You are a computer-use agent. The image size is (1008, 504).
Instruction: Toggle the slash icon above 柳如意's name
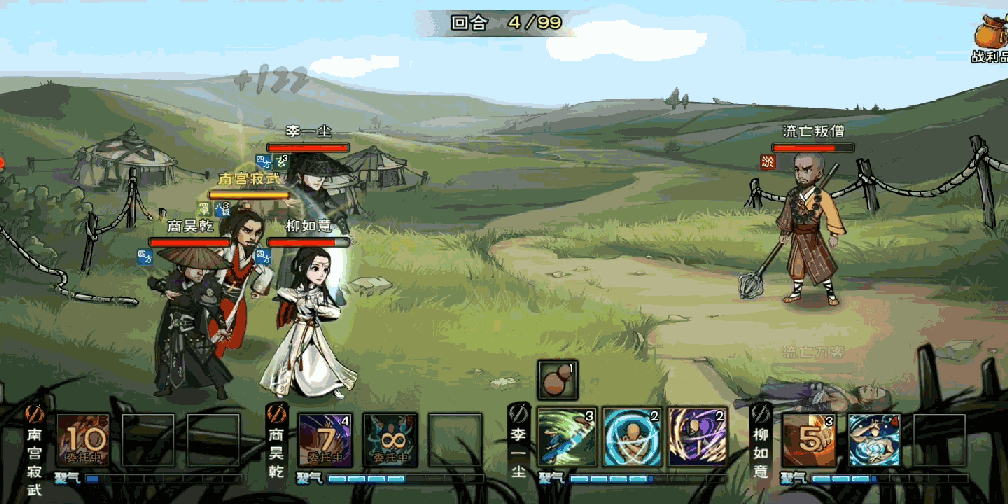click(x=760, y=413)
